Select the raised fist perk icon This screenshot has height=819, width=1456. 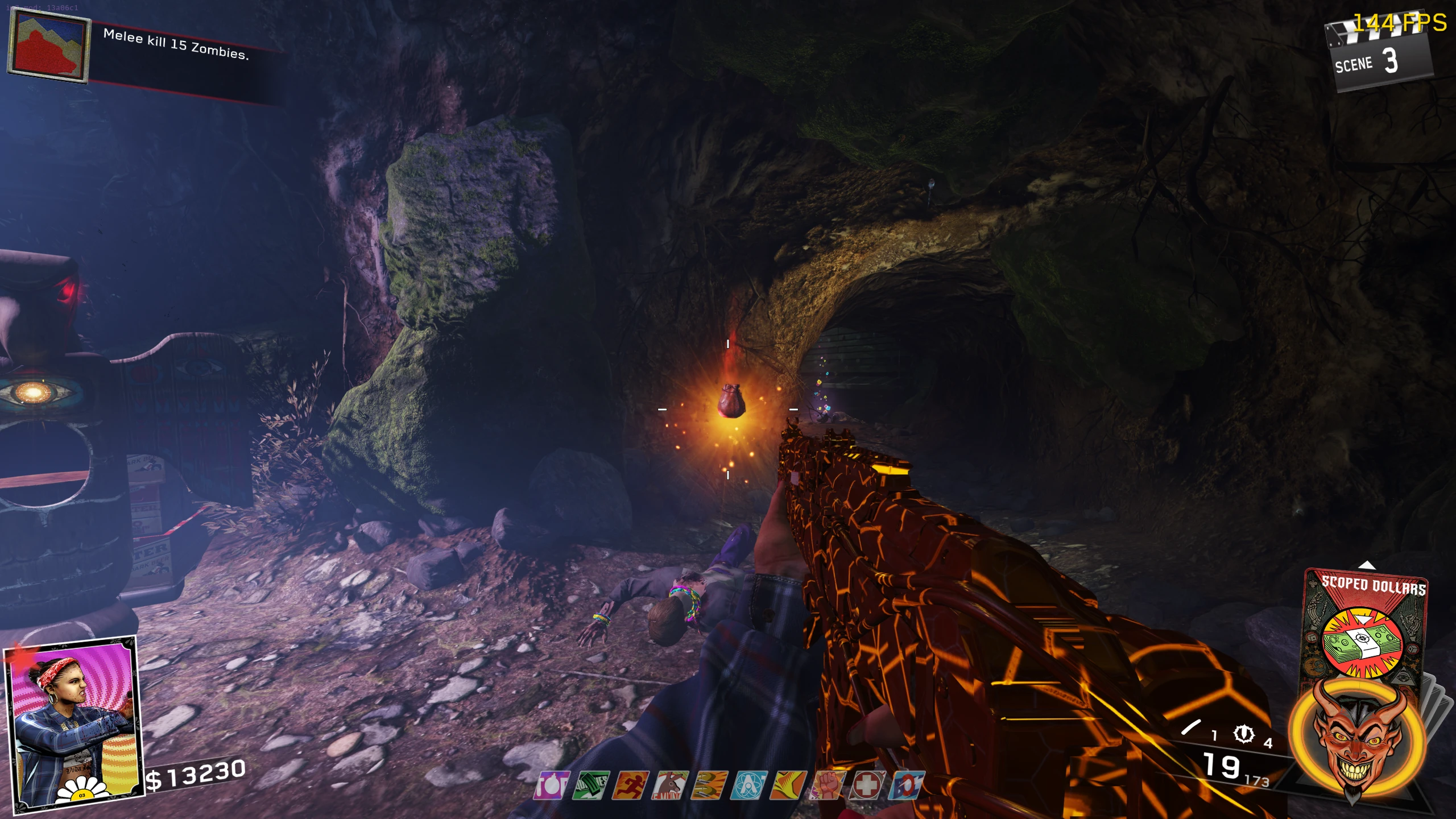pyautogui.click(x=828, y=786)
